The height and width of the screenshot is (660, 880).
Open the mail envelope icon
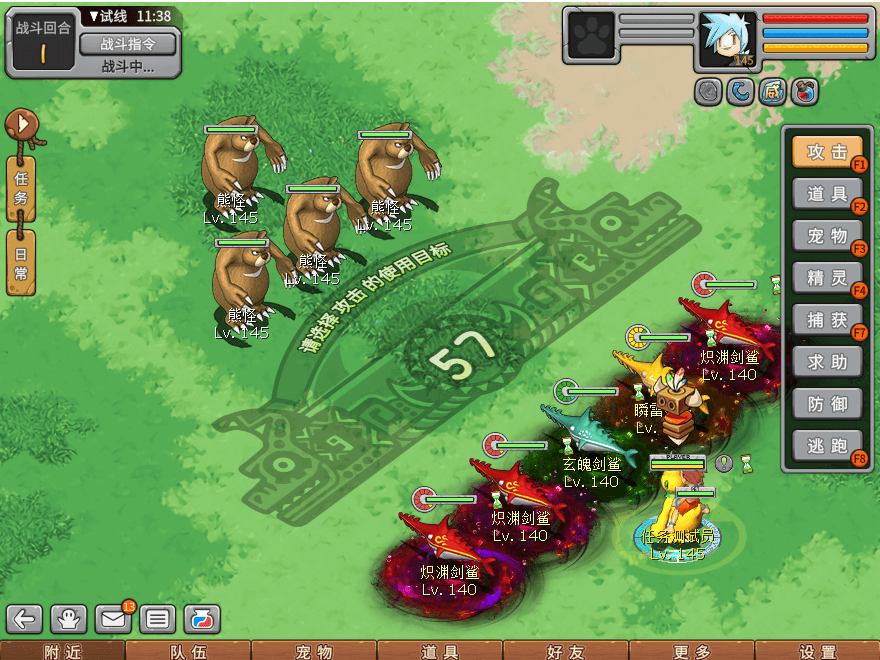click(114, 619)
